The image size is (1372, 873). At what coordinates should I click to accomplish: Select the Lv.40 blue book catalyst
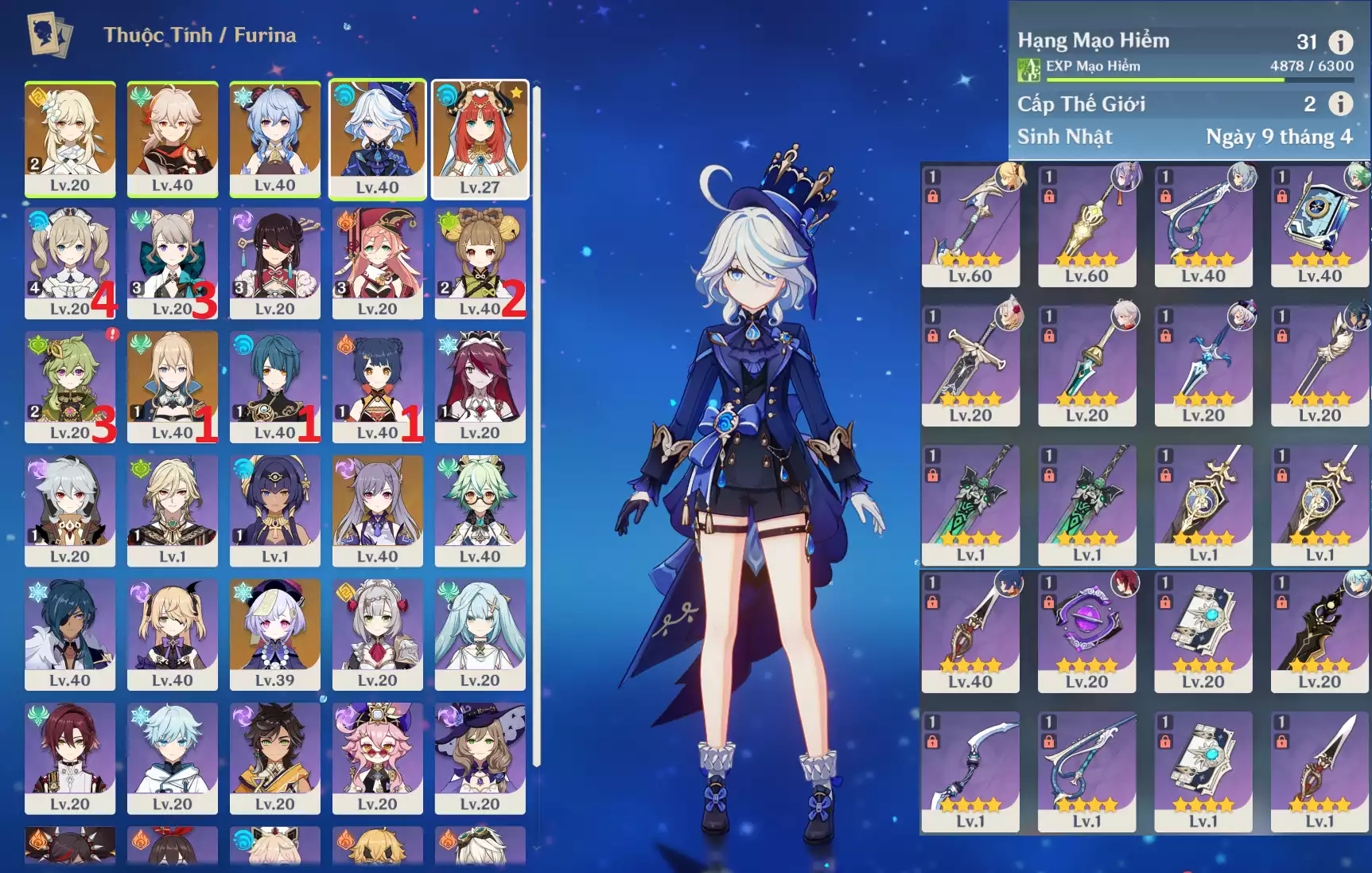[1319, 226]
